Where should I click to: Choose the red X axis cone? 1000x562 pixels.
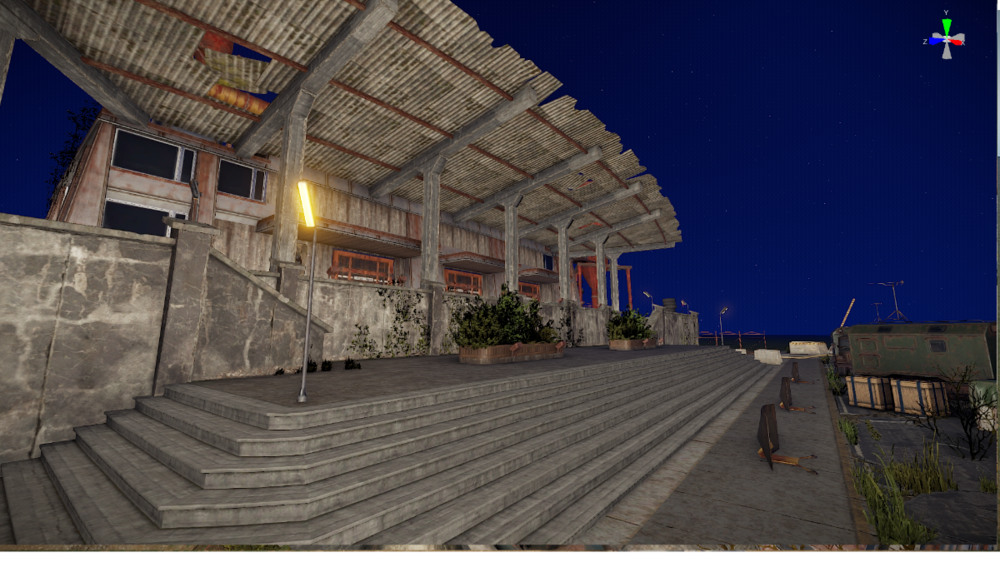(x=958, y=40)
